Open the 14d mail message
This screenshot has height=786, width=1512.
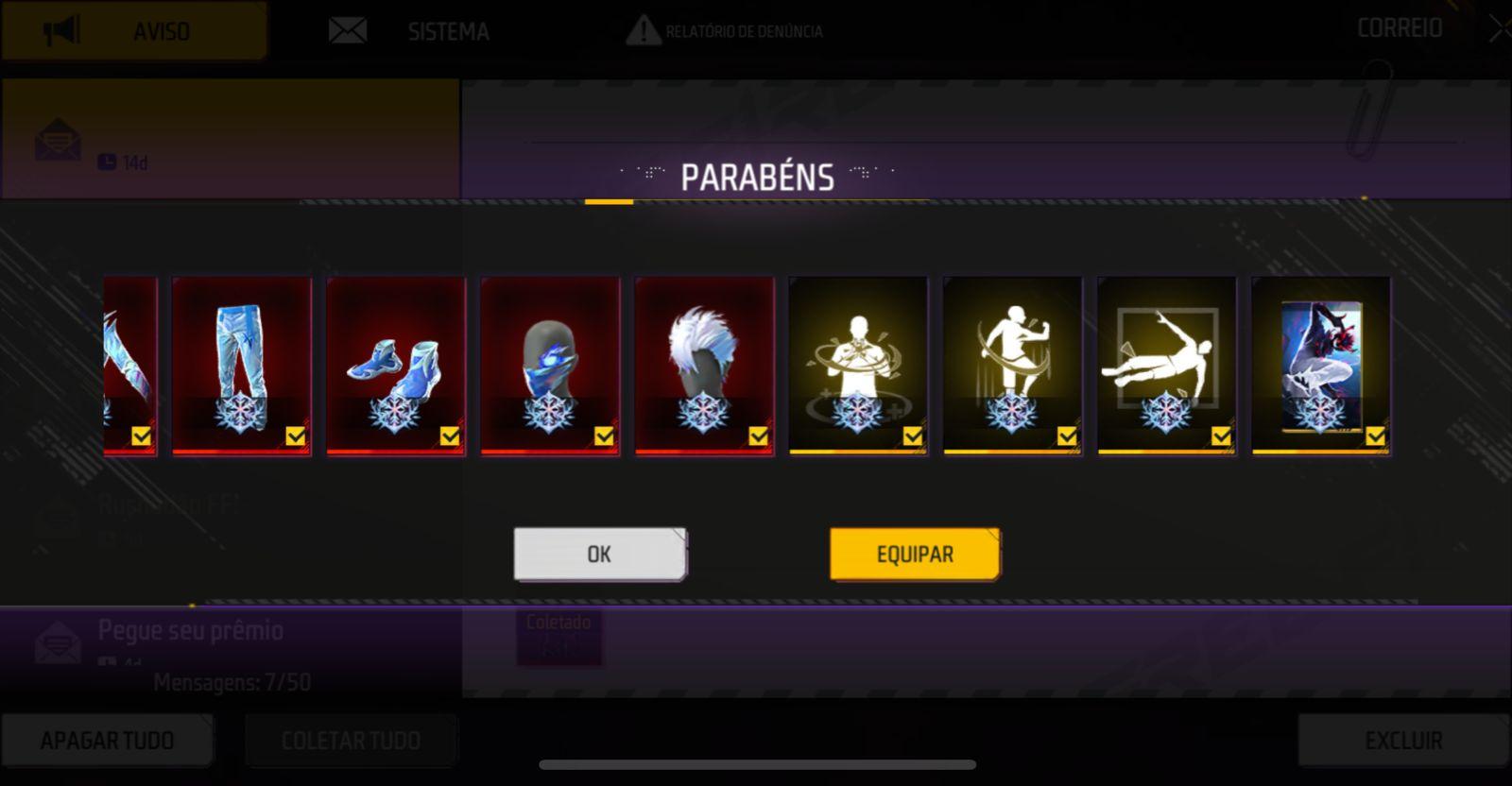click(x=230, y=139)
